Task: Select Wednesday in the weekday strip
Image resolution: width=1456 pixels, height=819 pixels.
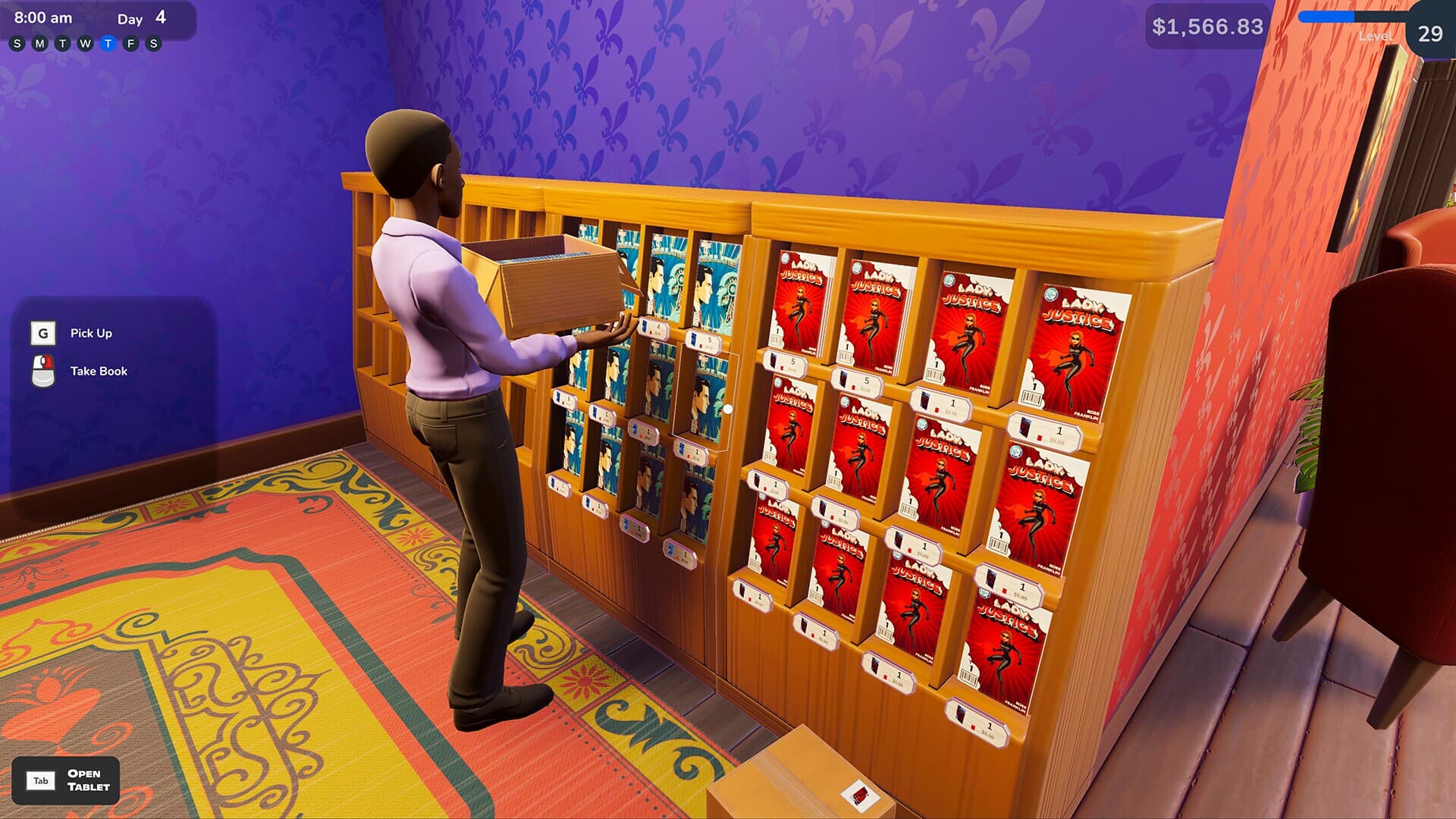Action: [x=85, y=43]
